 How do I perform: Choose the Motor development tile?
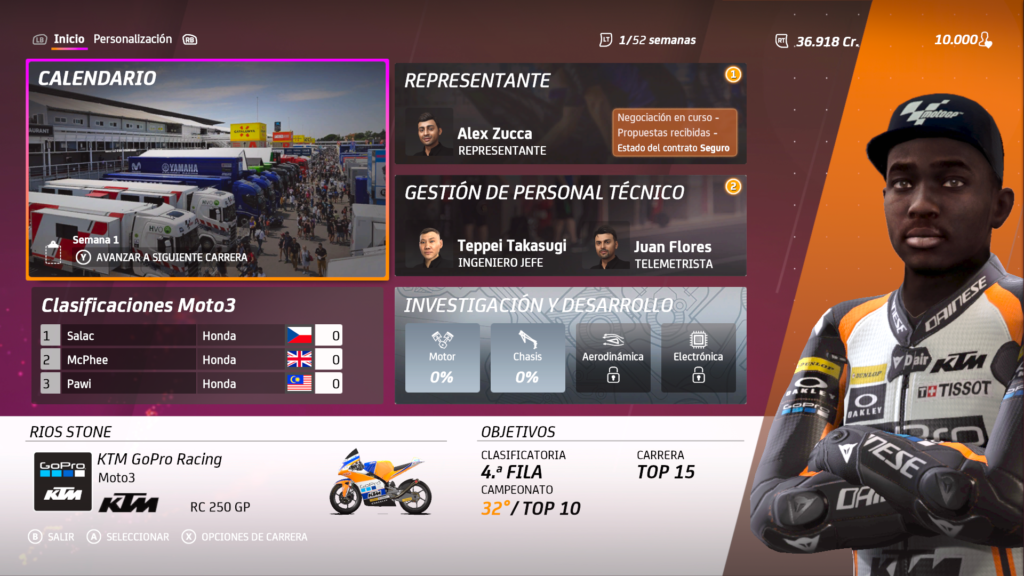(x=442, y=358)
